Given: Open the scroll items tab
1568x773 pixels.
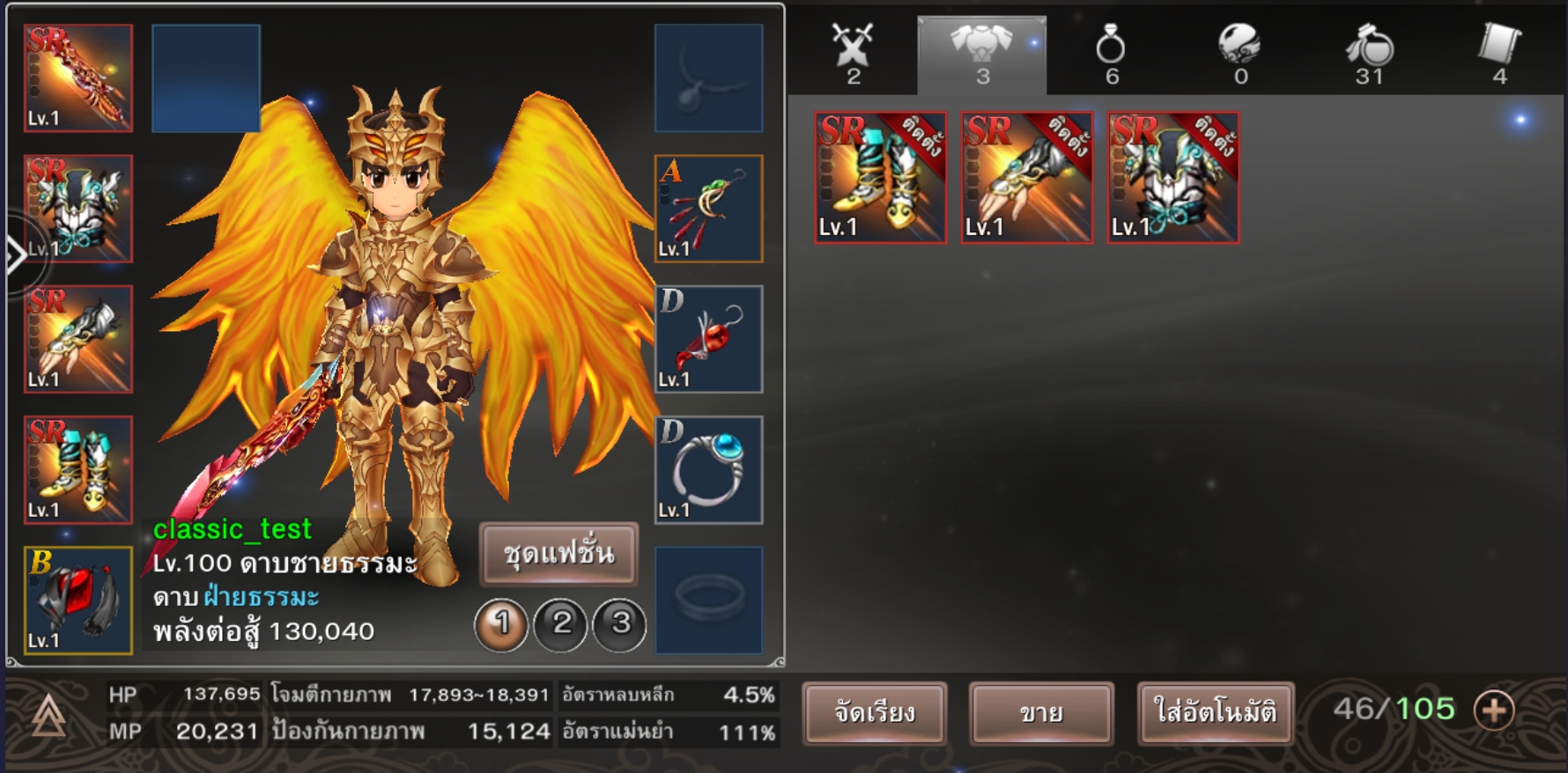Looking at the screenshot, I should 1499,54.
